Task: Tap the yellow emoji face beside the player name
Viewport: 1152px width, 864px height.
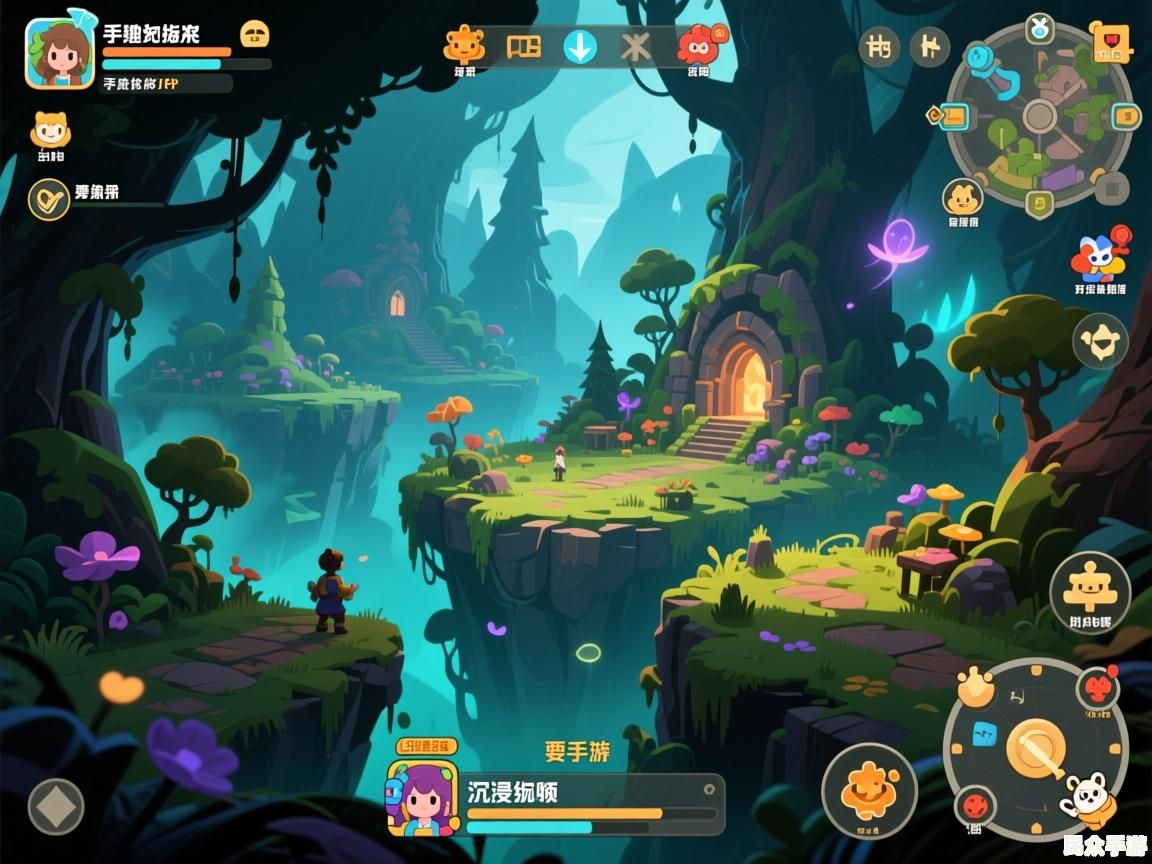Action: tap(256, 34)
